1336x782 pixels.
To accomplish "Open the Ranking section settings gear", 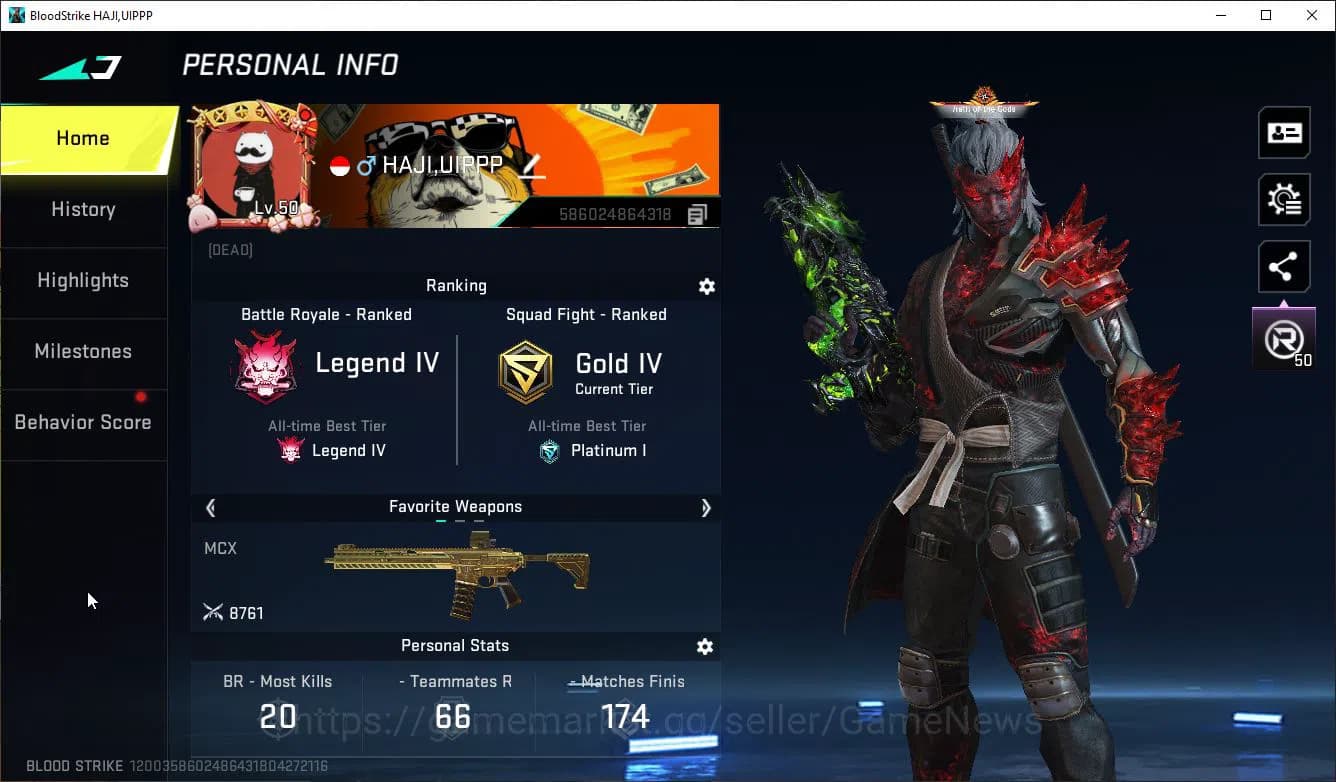I will click(707, 286).
